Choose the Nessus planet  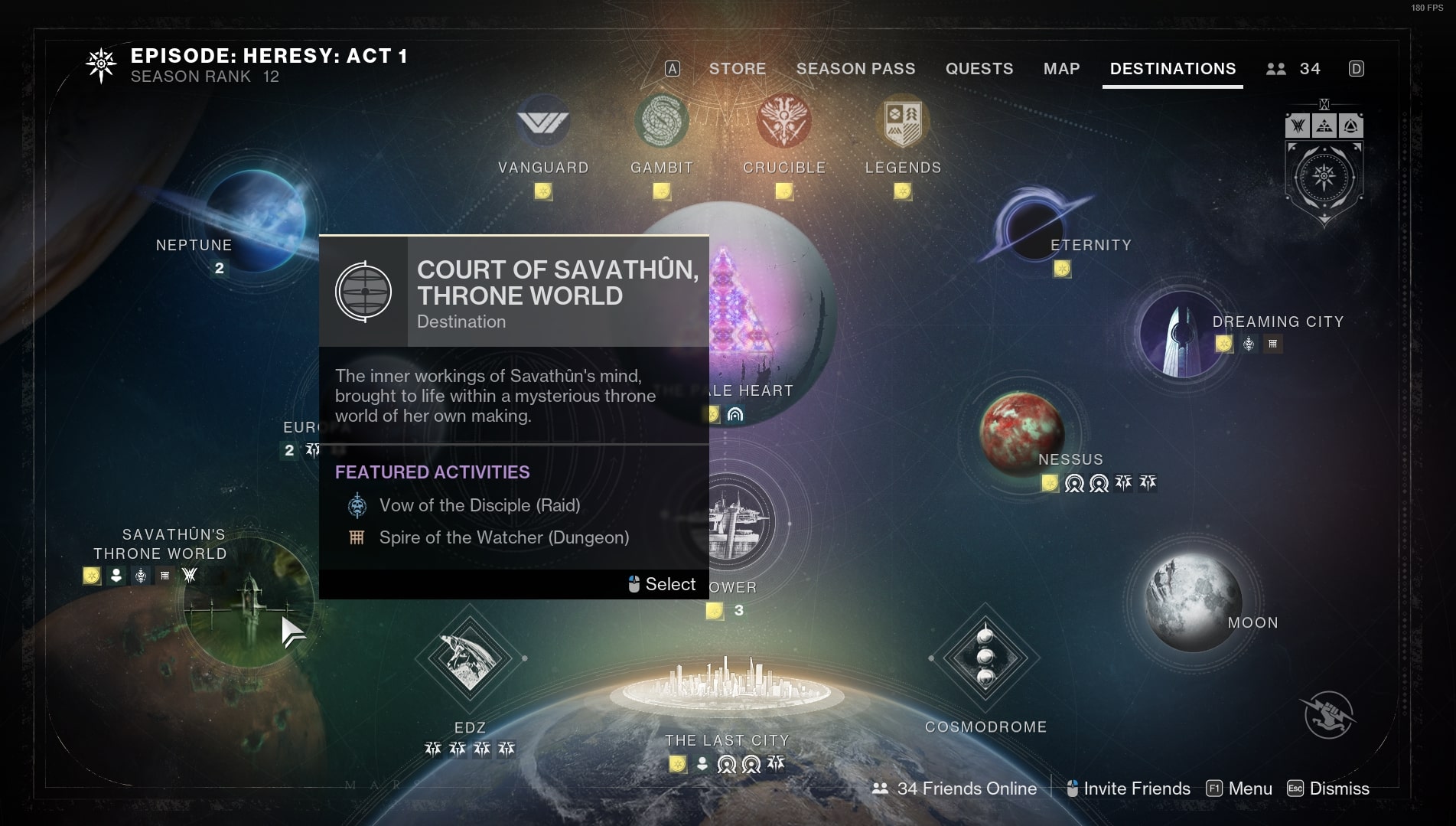click(x=1021, y=431)
